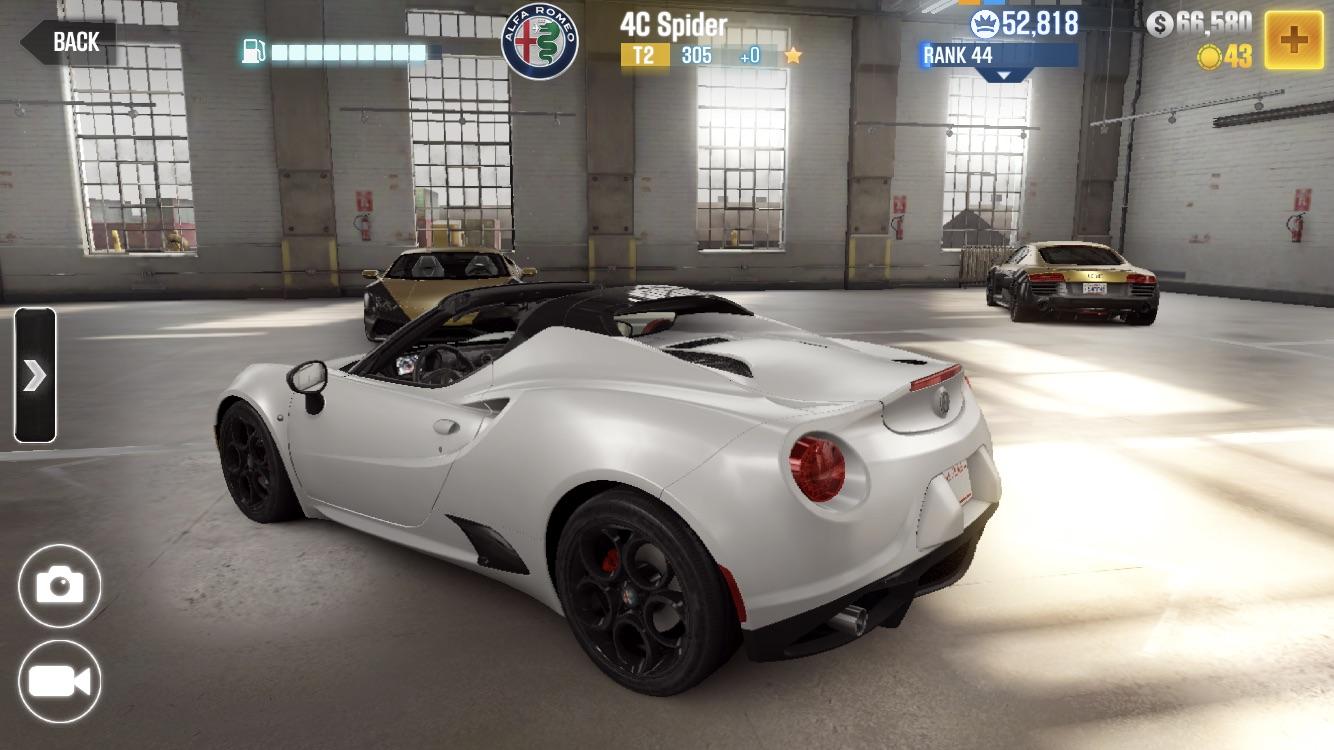Click the 4C Spider title
1334x750 pixels.
click(674, 22)
